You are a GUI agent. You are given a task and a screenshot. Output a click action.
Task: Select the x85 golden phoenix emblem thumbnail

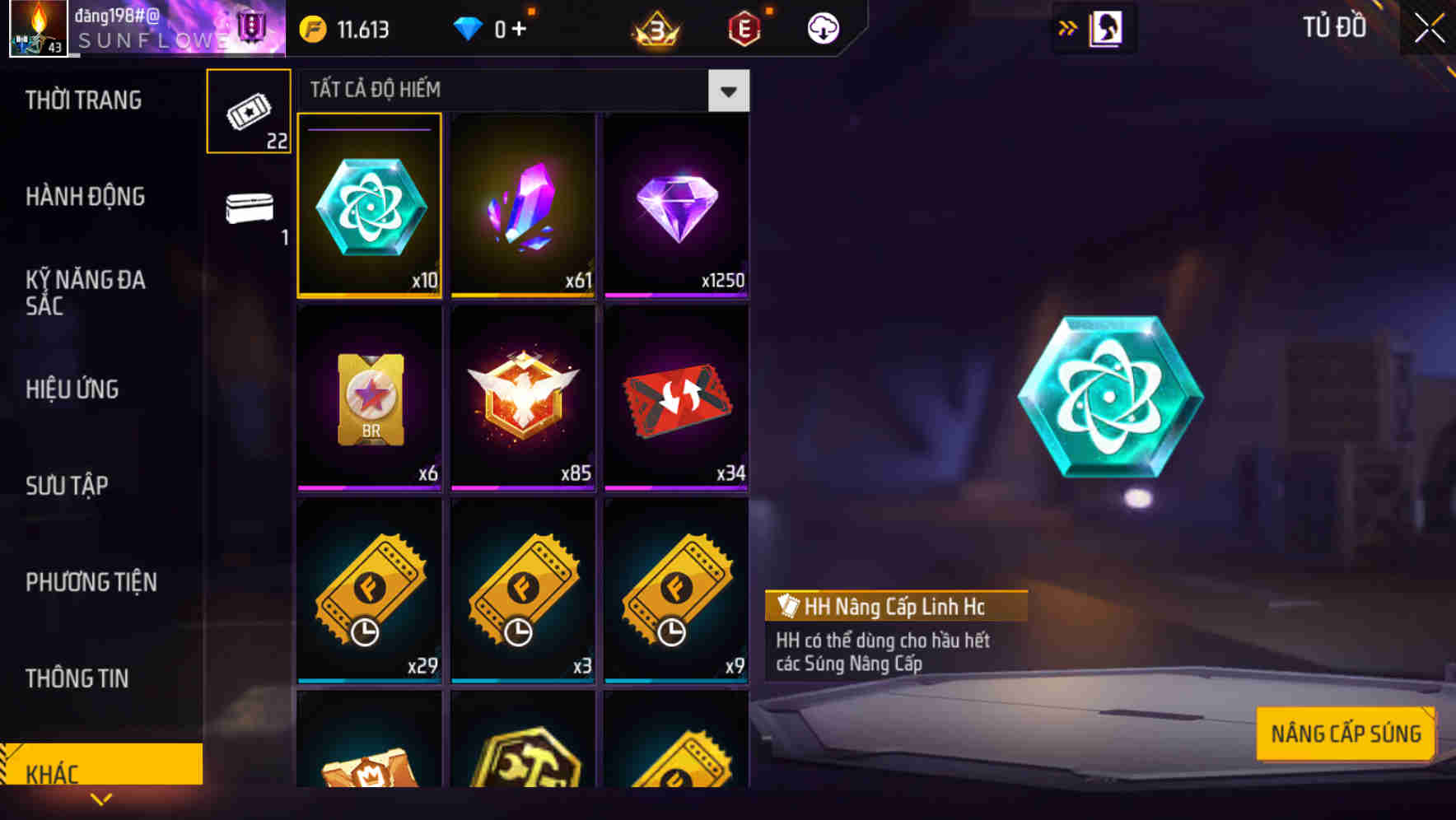[522, 398]
